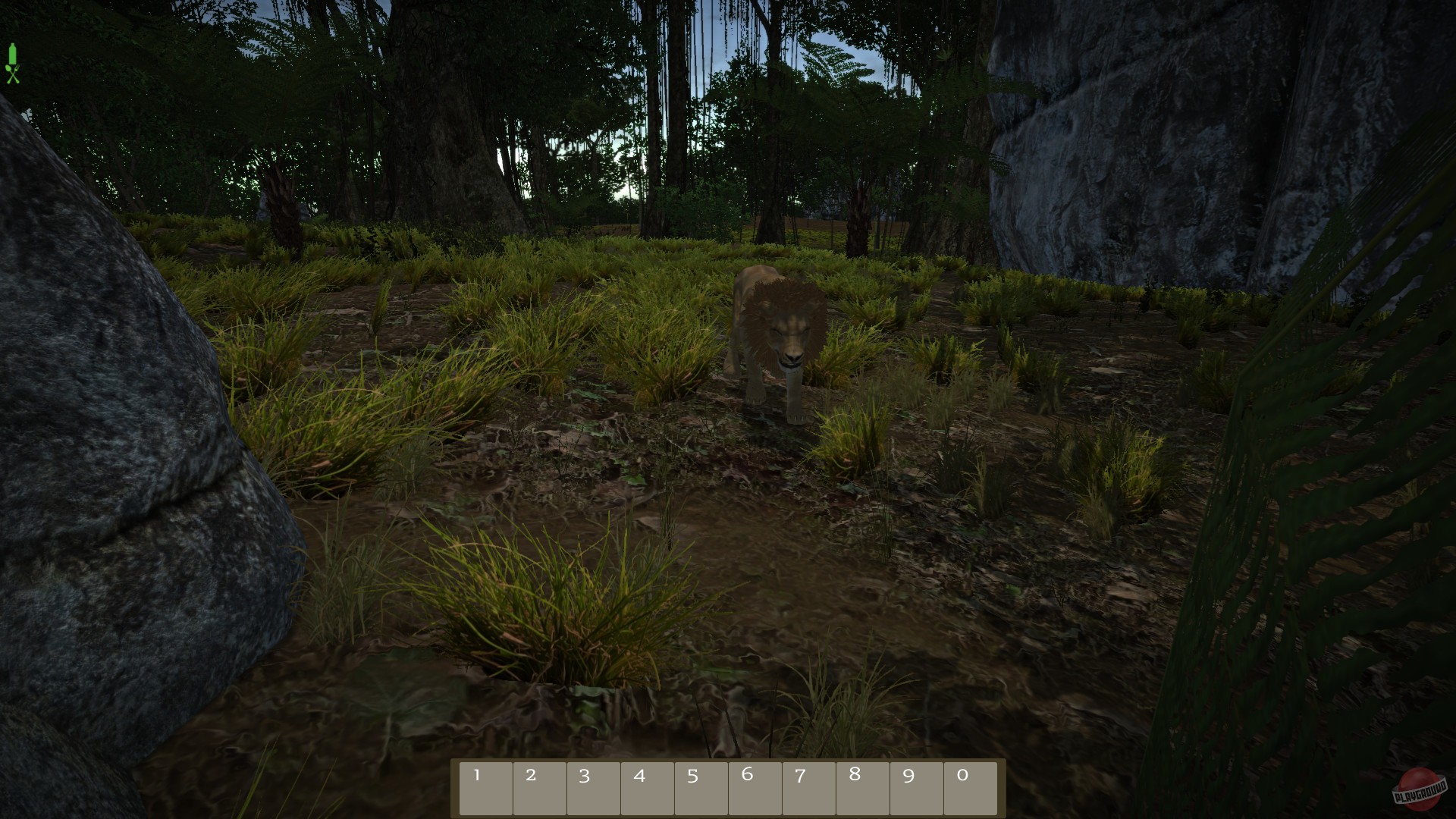Select hotbar slot 9
Screen dimensions: 1456x819
[x=917, y=787]
